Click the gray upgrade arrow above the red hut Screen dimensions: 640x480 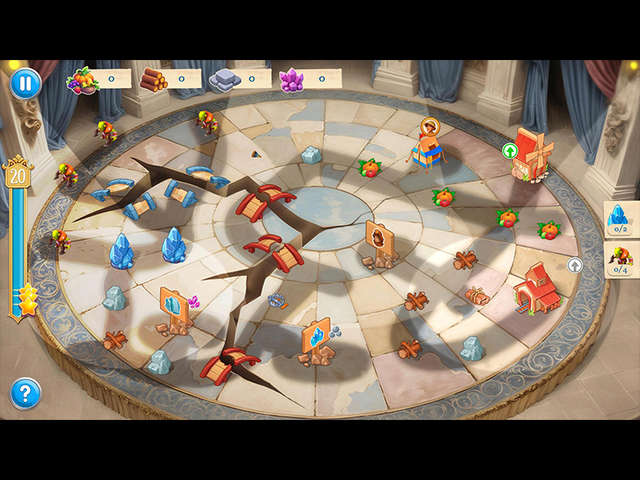(575, 265)
